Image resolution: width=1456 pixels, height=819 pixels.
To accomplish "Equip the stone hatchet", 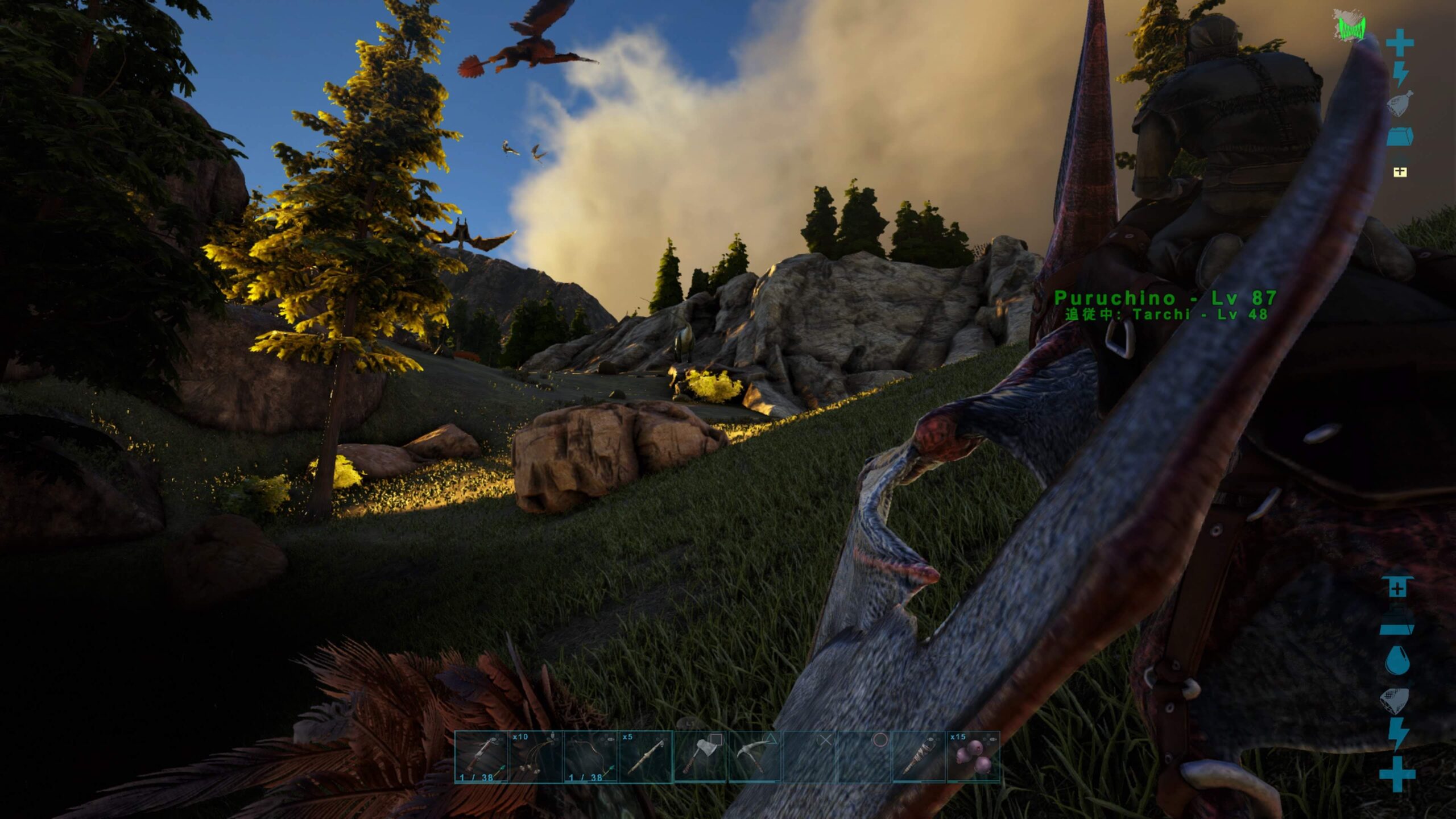I will (700, 756).
